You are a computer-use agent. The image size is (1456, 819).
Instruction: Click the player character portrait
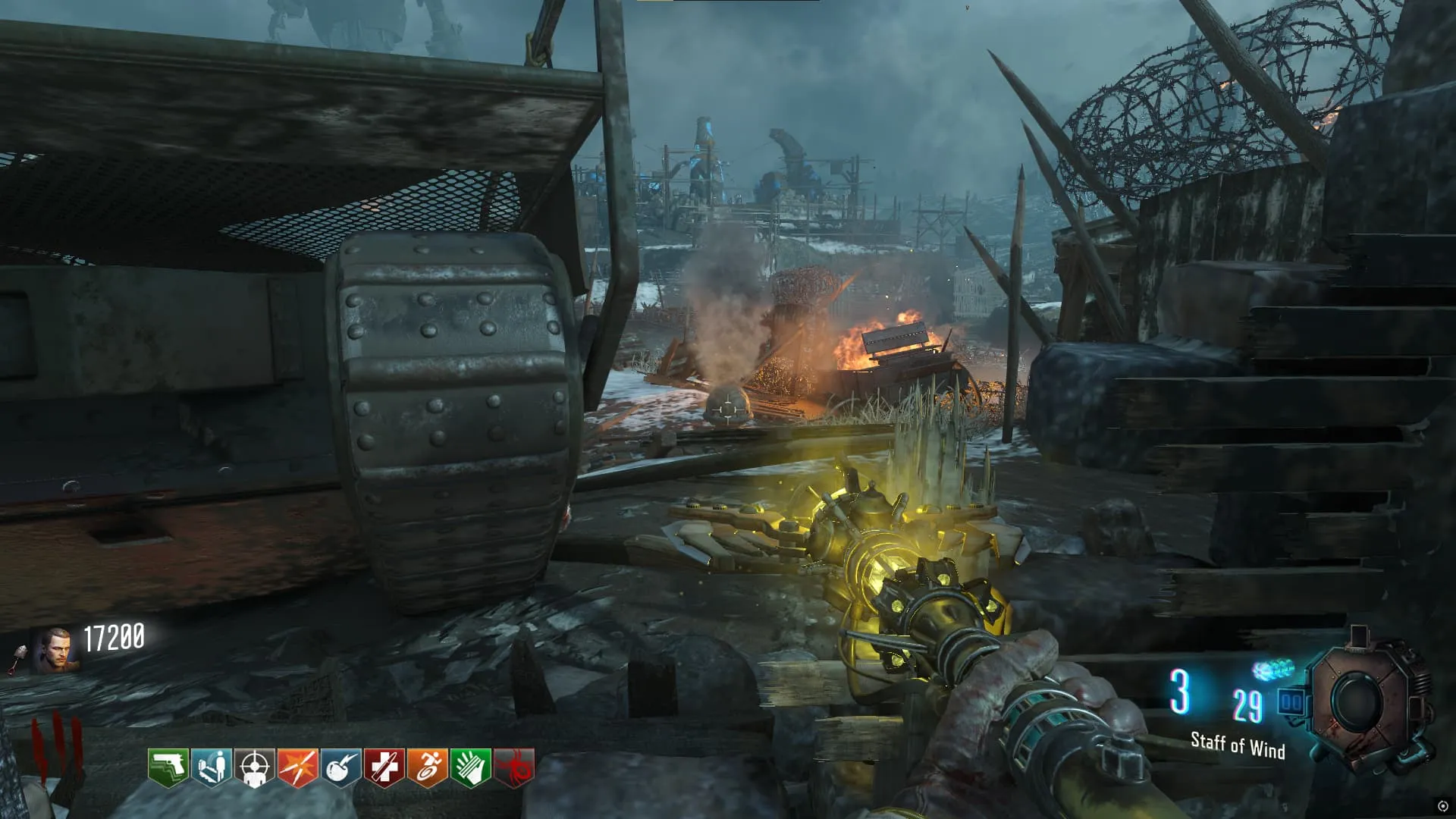(55, 651)
